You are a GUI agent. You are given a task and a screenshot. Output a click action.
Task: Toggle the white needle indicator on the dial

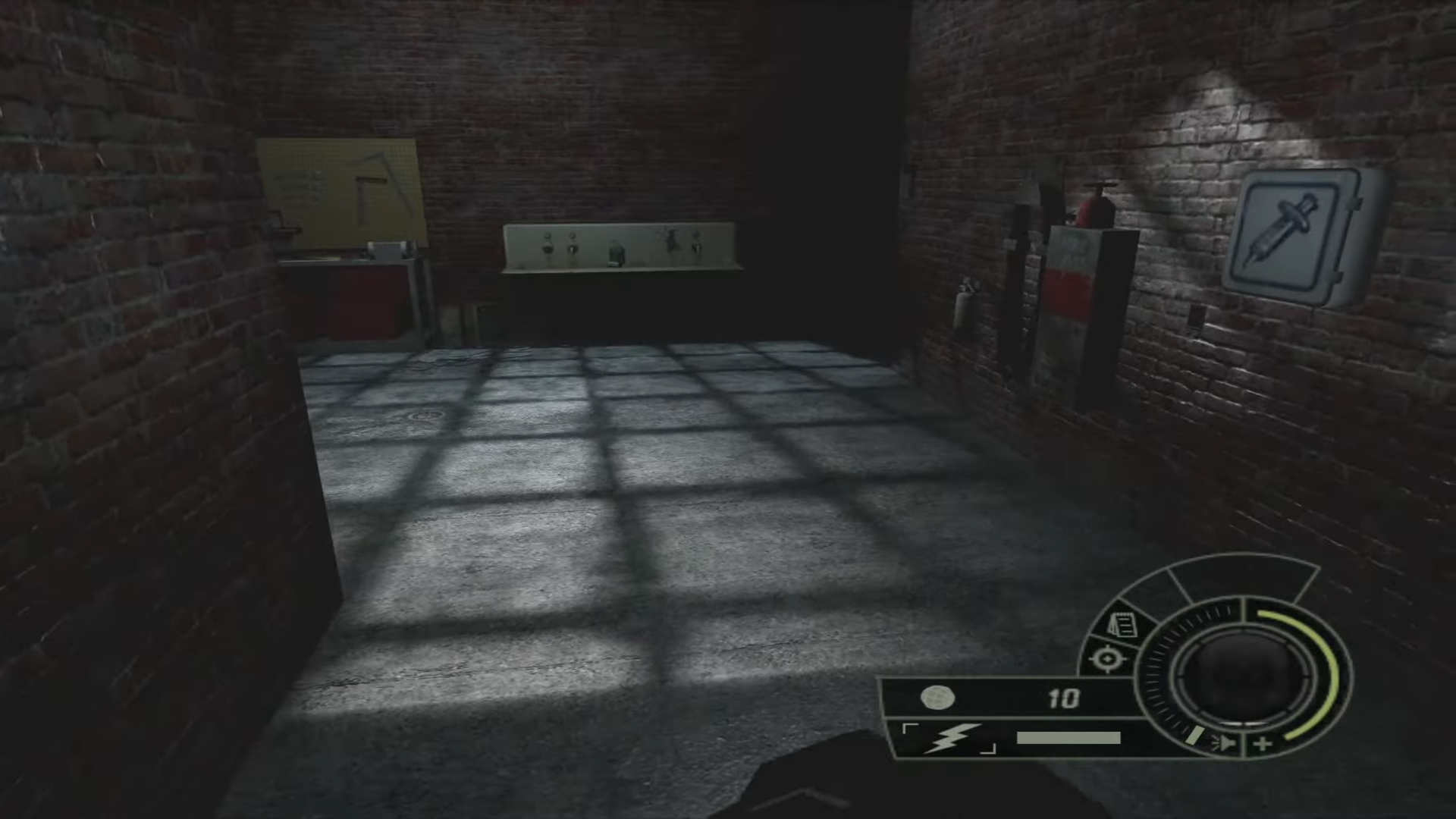pyautogui.click(x=1193, y=736)
